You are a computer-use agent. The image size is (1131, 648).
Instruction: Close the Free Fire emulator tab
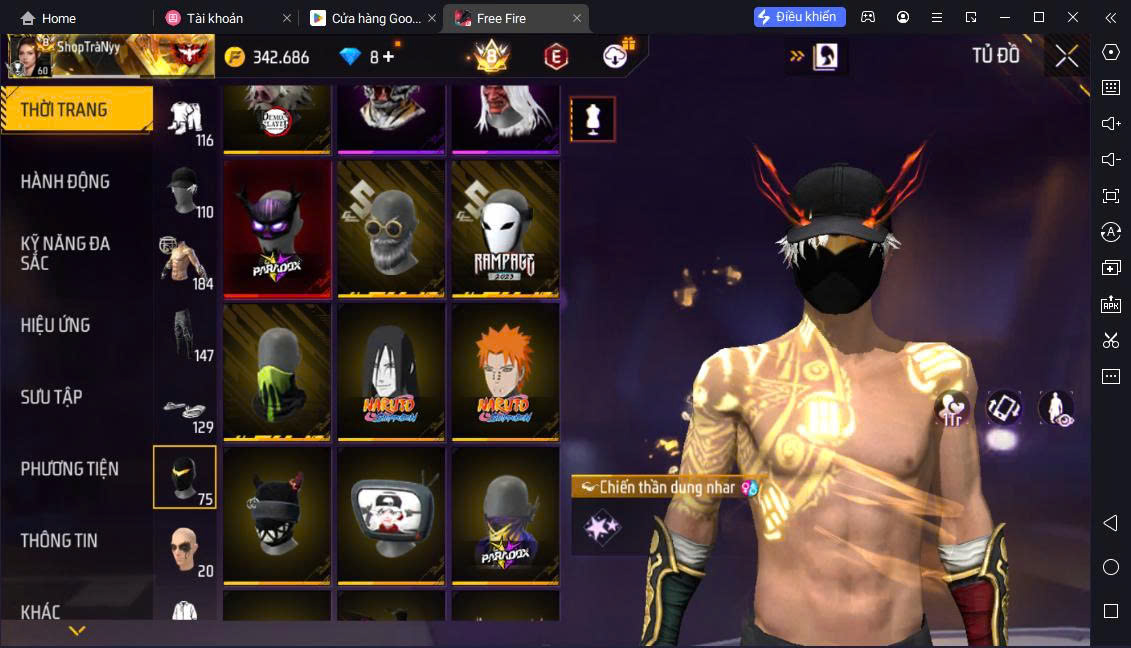point(577,18)
